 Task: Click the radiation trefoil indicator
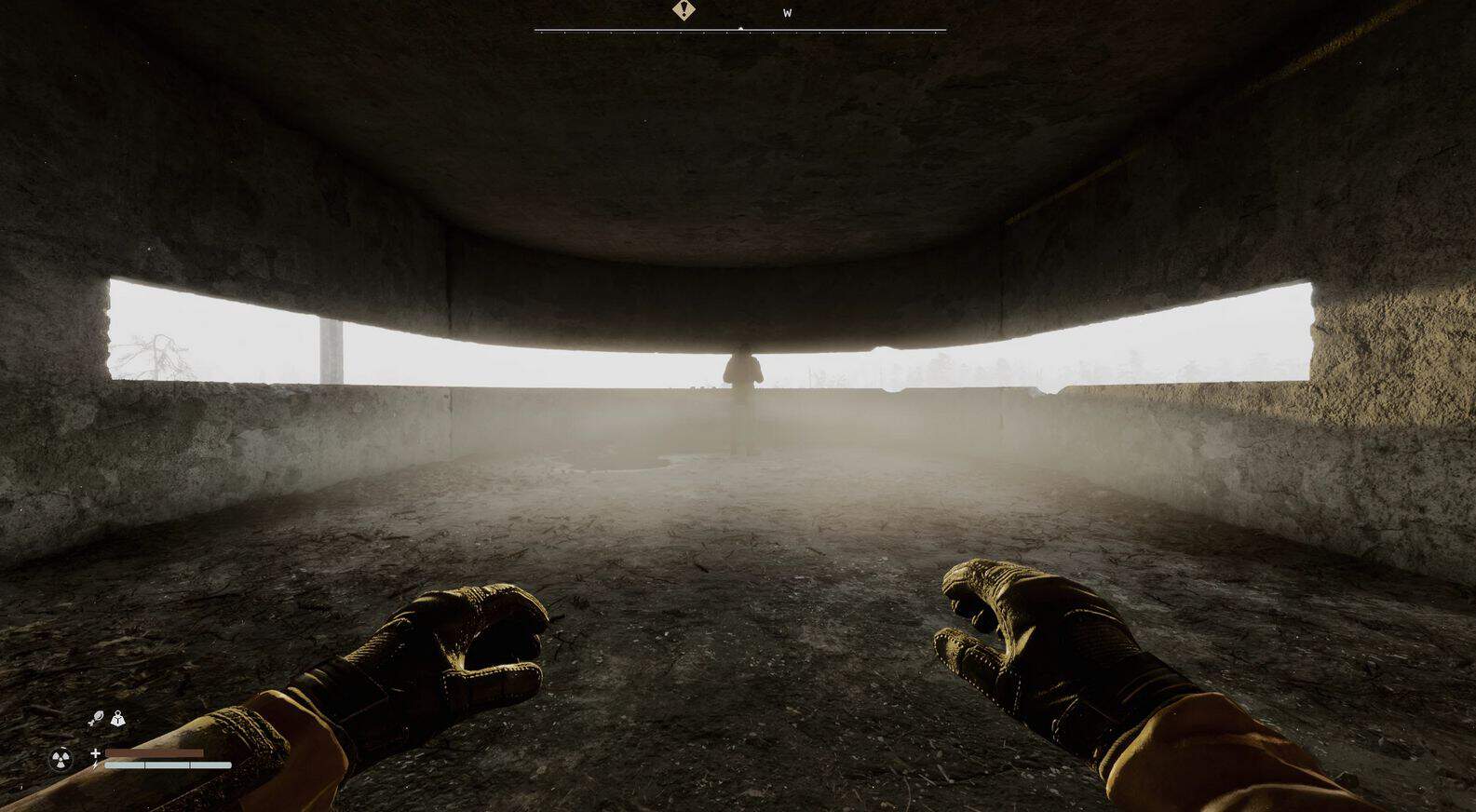click(61, 759)
